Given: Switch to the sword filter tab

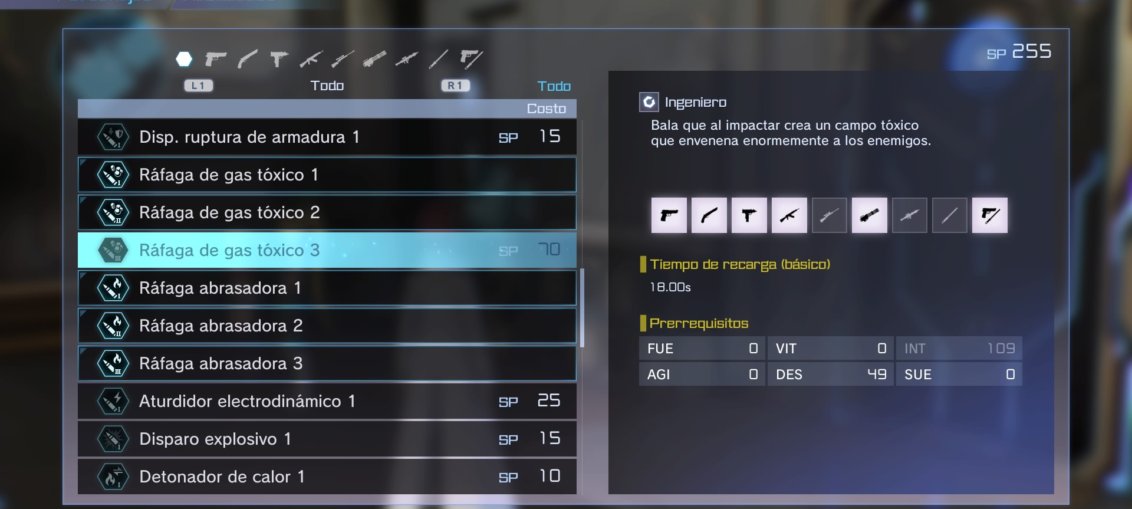Looking at the screenshot, I should (x=437, y=59).
